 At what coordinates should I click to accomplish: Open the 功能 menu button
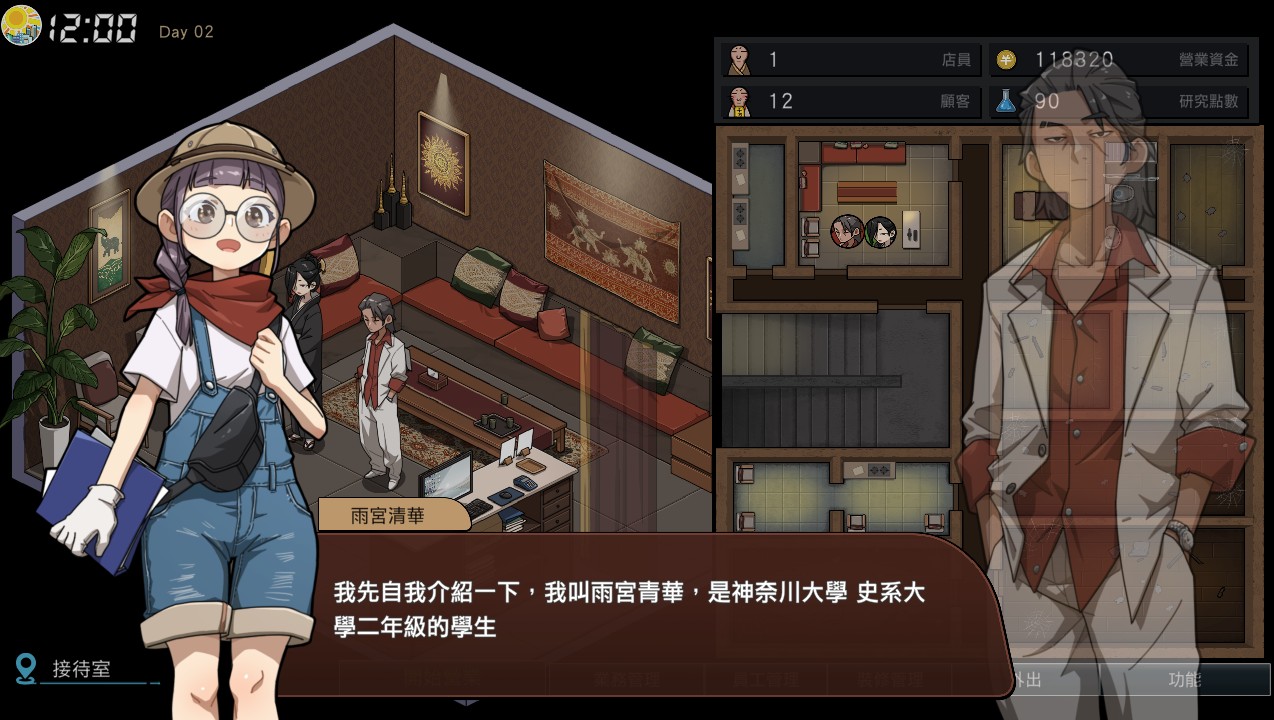[1184, 680]
